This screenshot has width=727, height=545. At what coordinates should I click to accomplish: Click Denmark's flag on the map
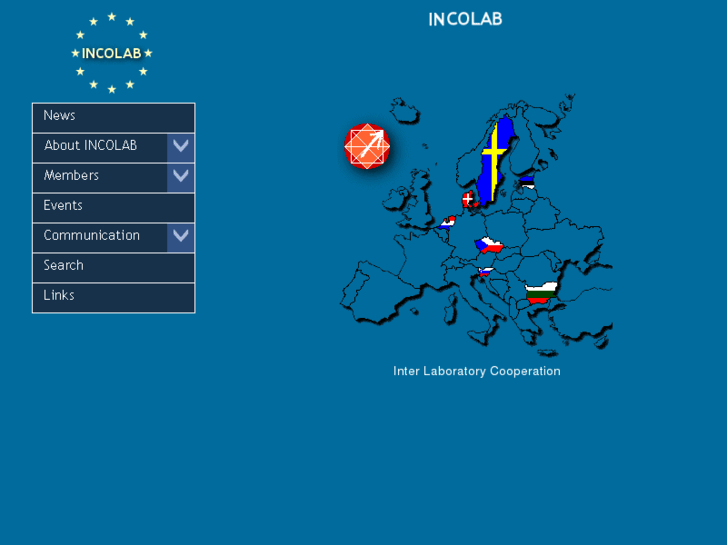tap(468, 200)
